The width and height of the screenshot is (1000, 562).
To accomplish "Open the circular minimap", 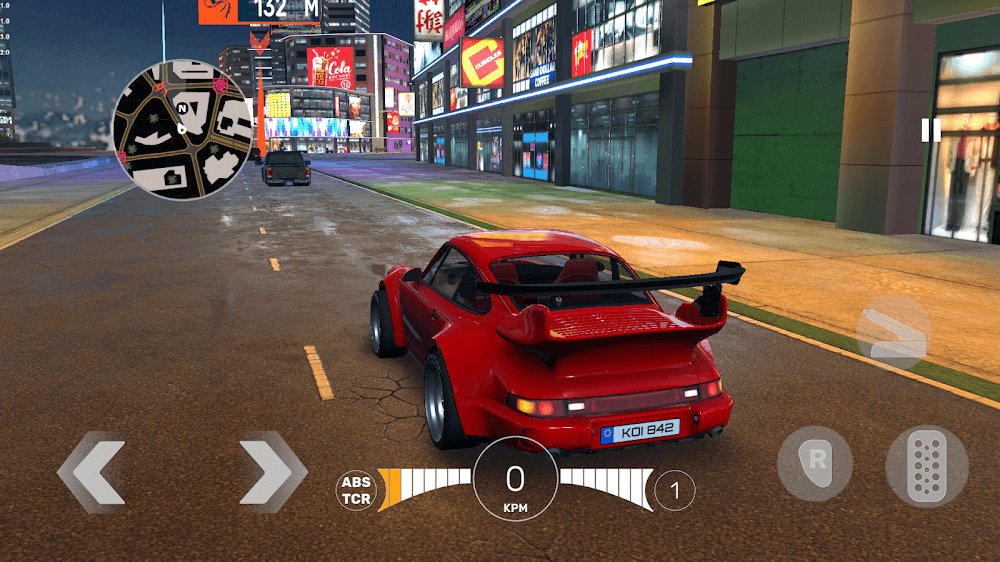I will [x=181, y=128].
